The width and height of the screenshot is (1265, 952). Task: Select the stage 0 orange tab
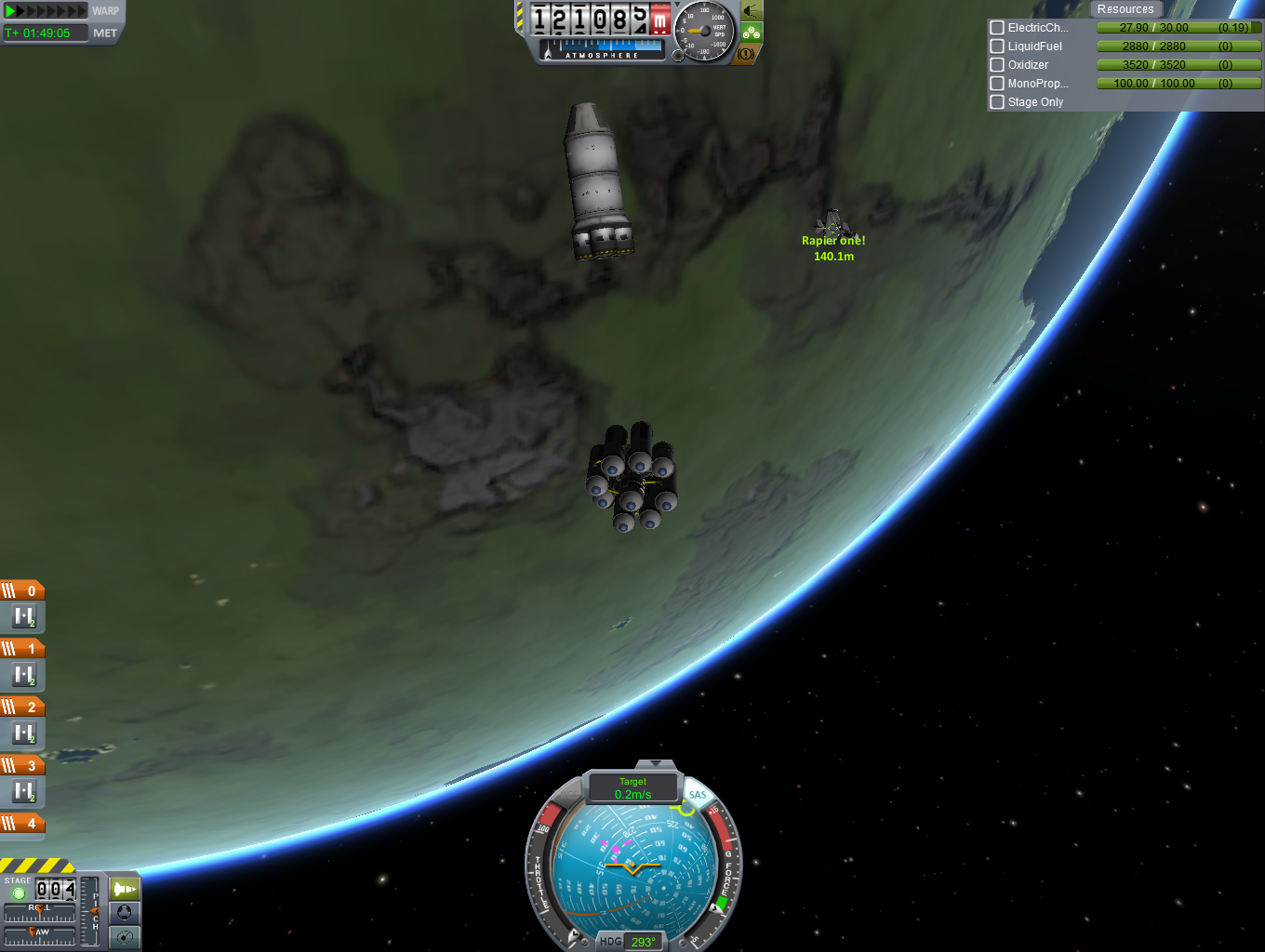(22, 591)
